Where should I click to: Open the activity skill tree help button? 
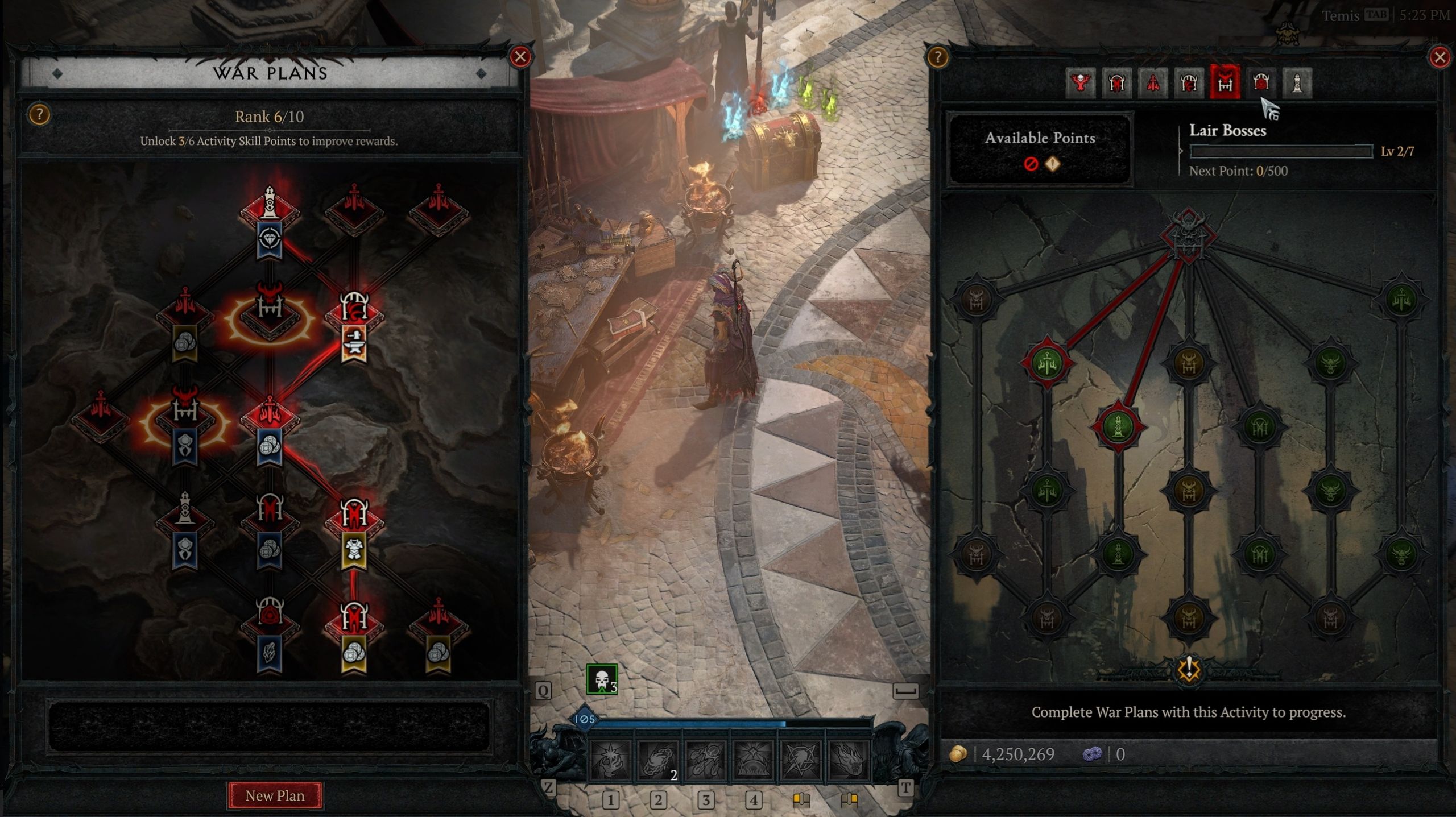point(937,57)
